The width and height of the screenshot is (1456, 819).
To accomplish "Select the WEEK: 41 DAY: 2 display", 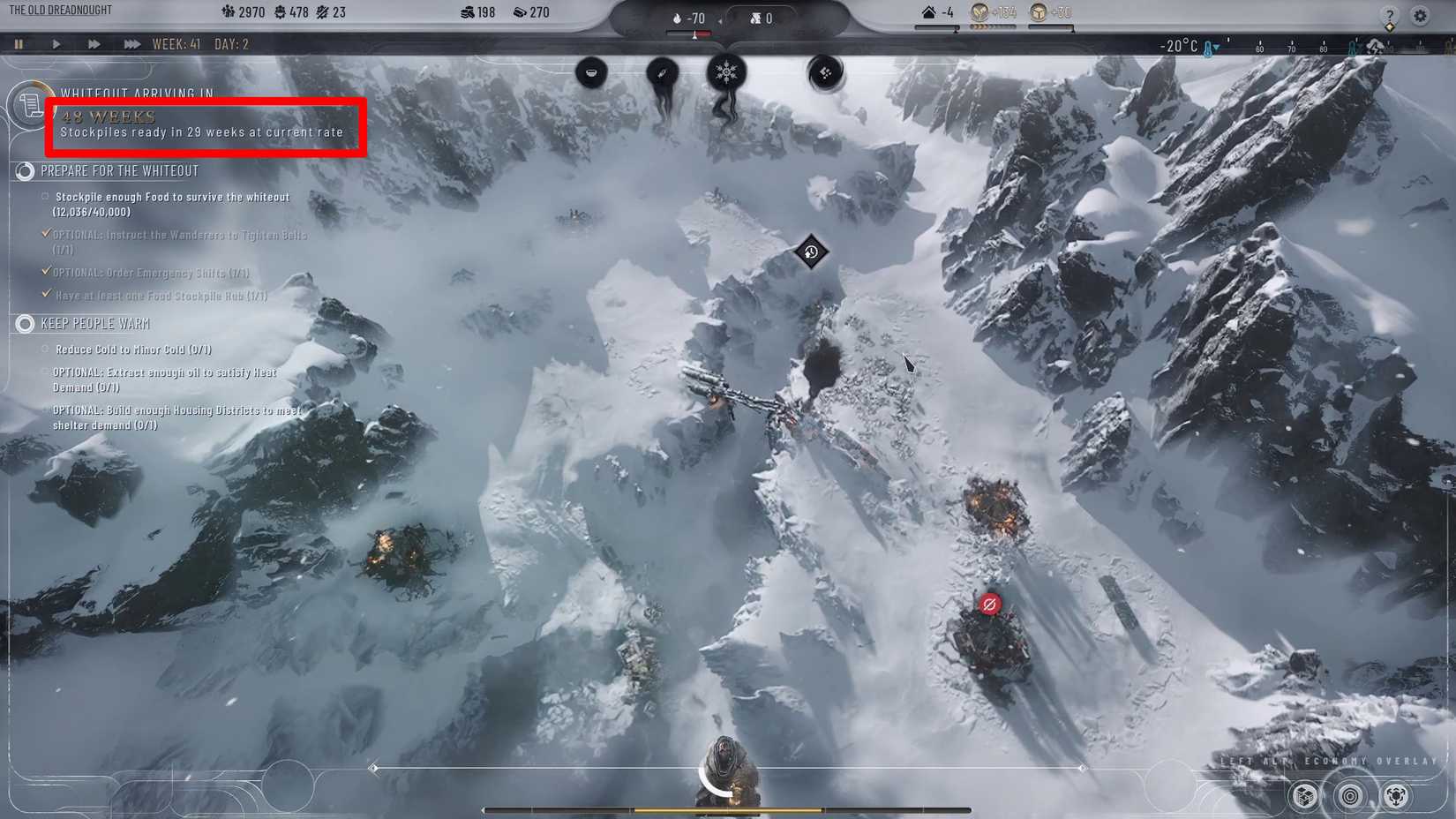I will tap(204, 42).
